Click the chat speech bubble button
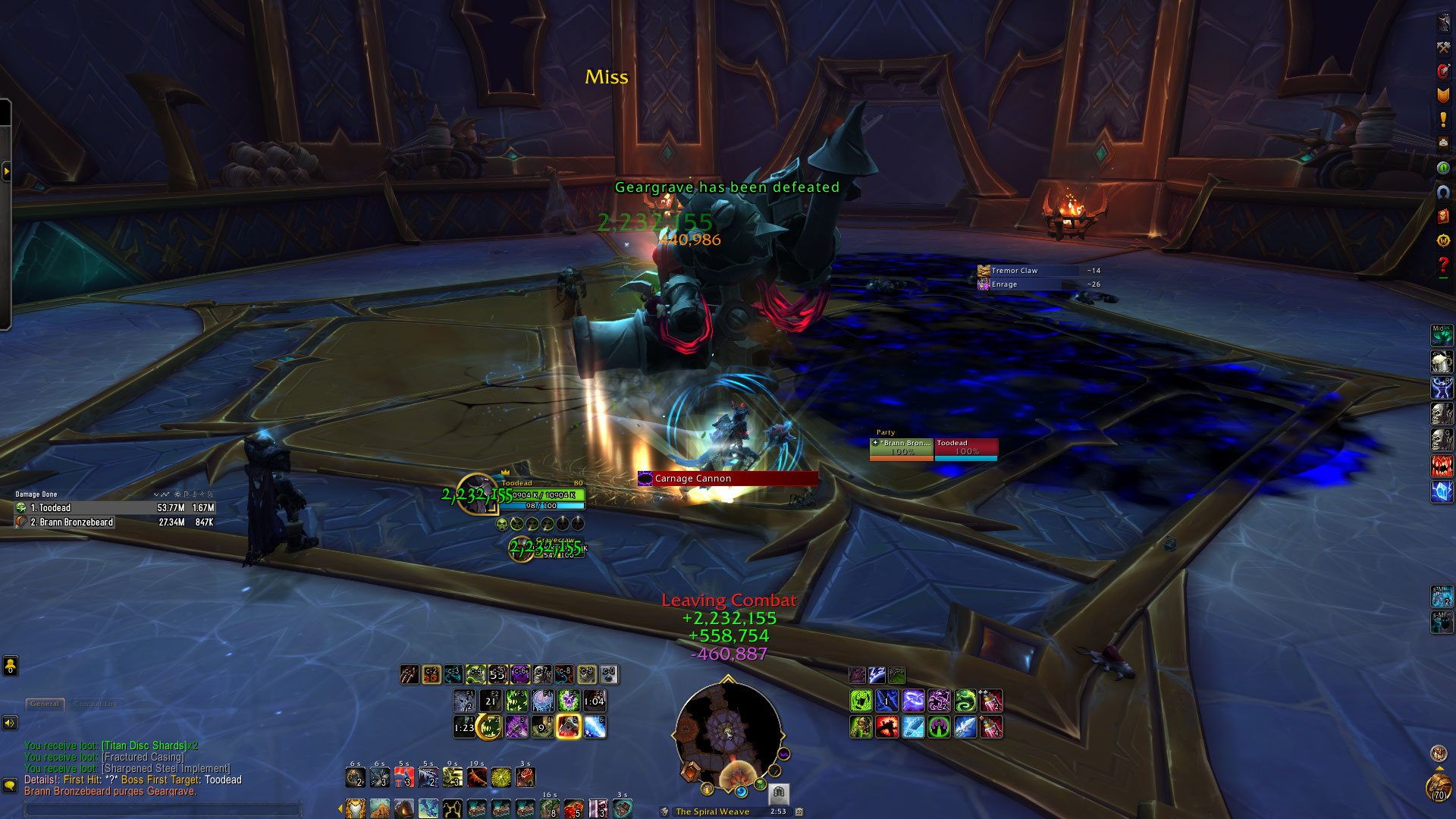This screenshot has height=819, width=1456. pos(10,785)
